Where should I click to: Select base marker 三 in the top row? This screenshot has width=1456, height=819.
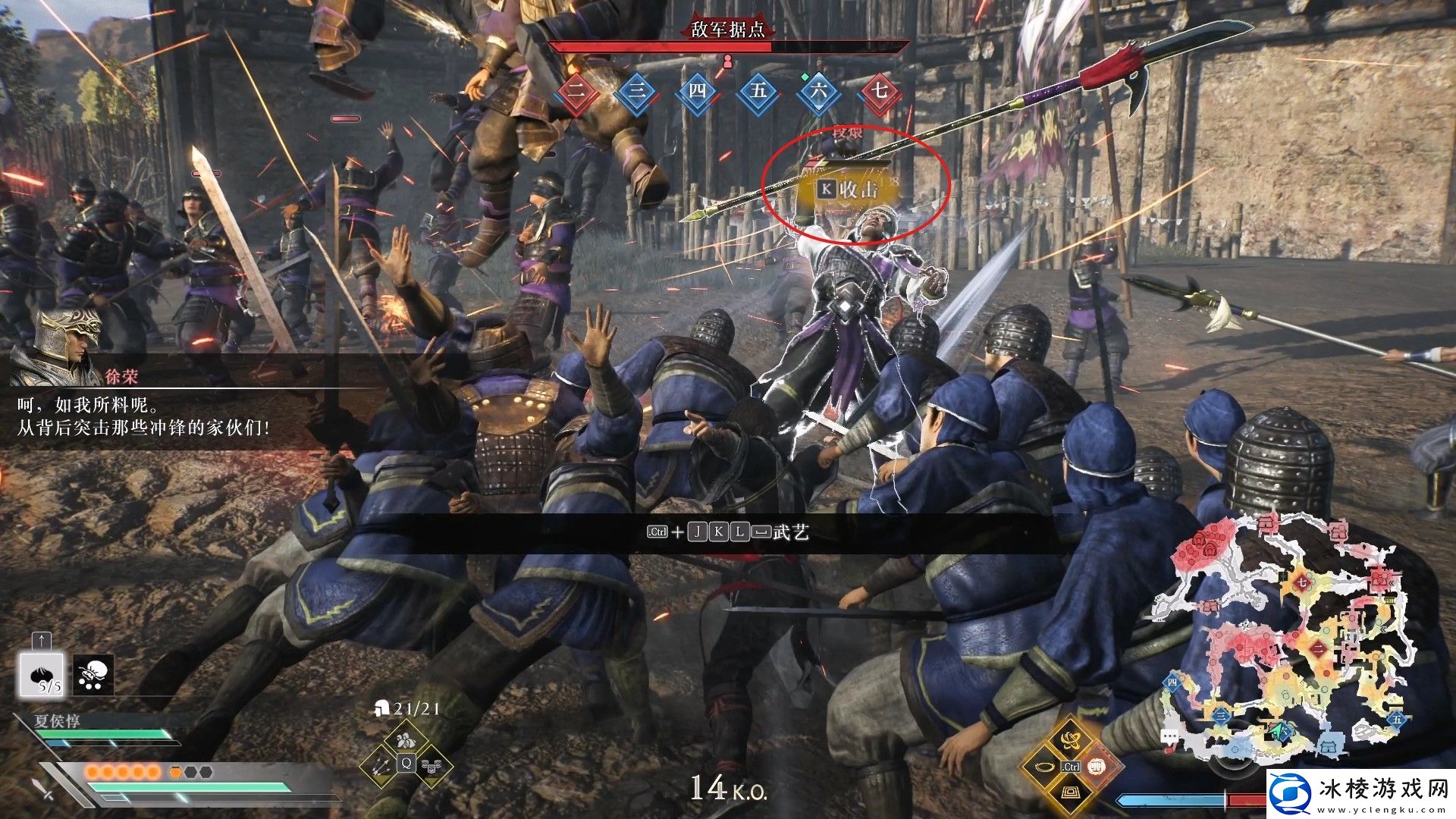click(637, 92)
